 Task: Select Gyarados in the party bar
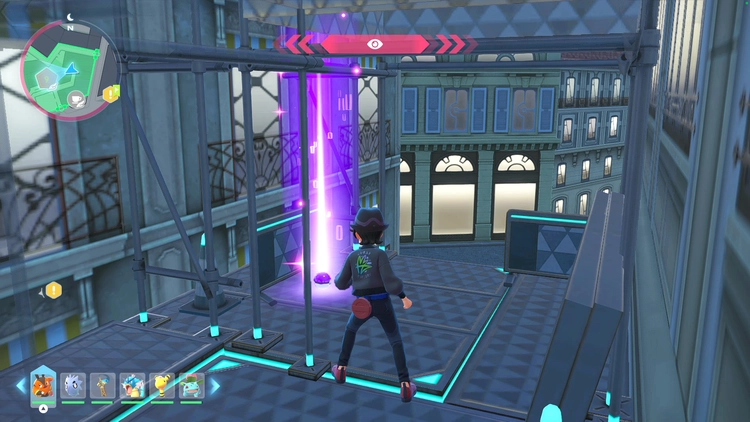[131, 385]
